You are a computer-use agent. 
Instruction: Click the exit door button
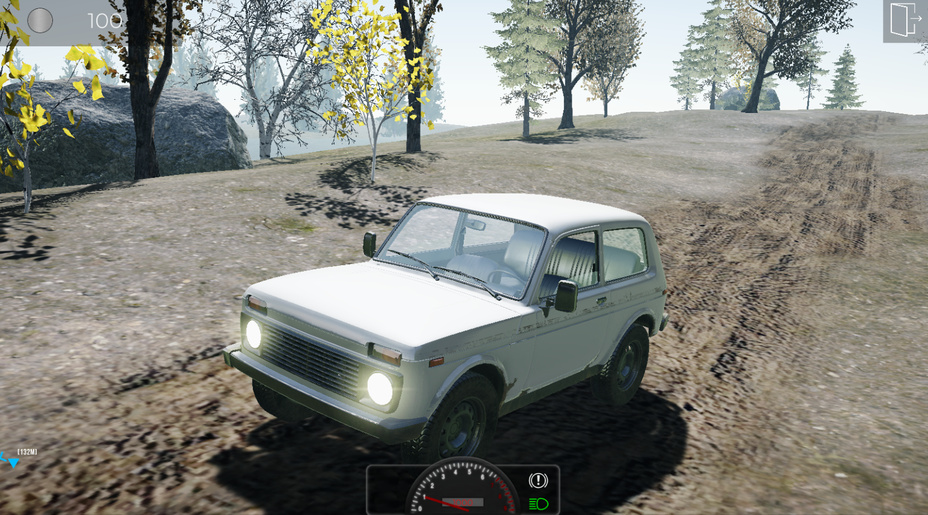905,20
